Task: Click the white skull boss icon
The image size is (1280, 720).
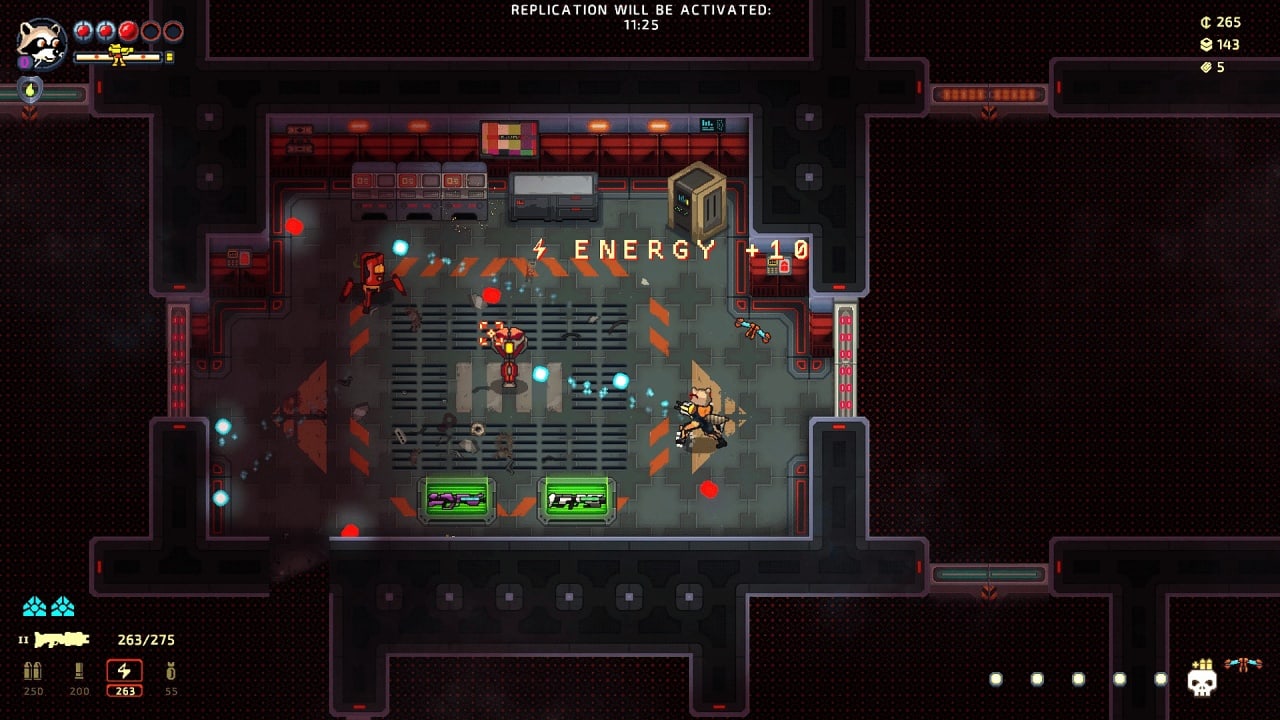Action: click(1201, 681)
